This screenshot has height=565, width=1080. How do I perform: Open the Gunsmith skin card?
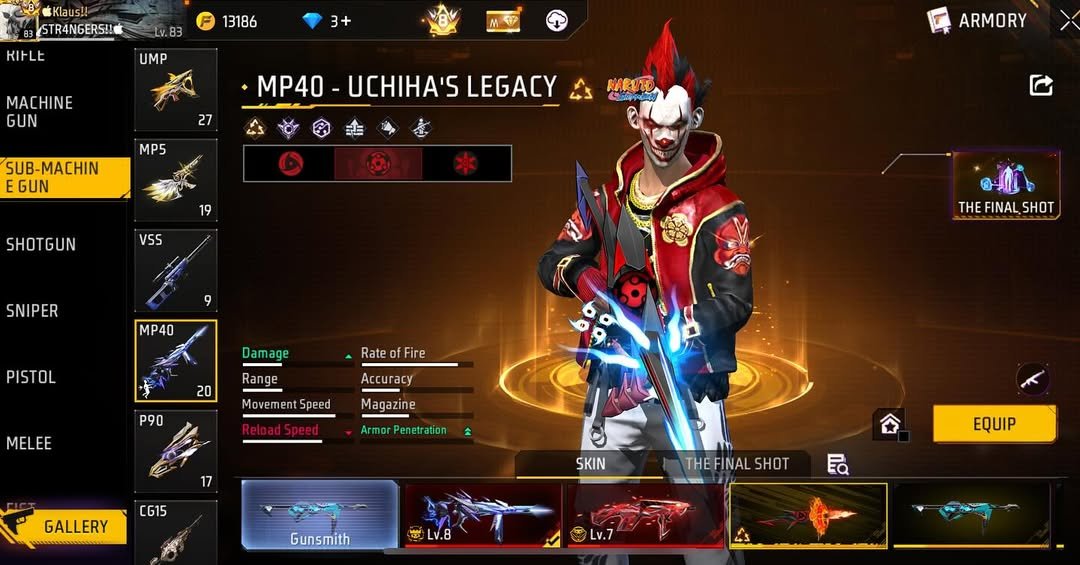click(x=320, y=515)
